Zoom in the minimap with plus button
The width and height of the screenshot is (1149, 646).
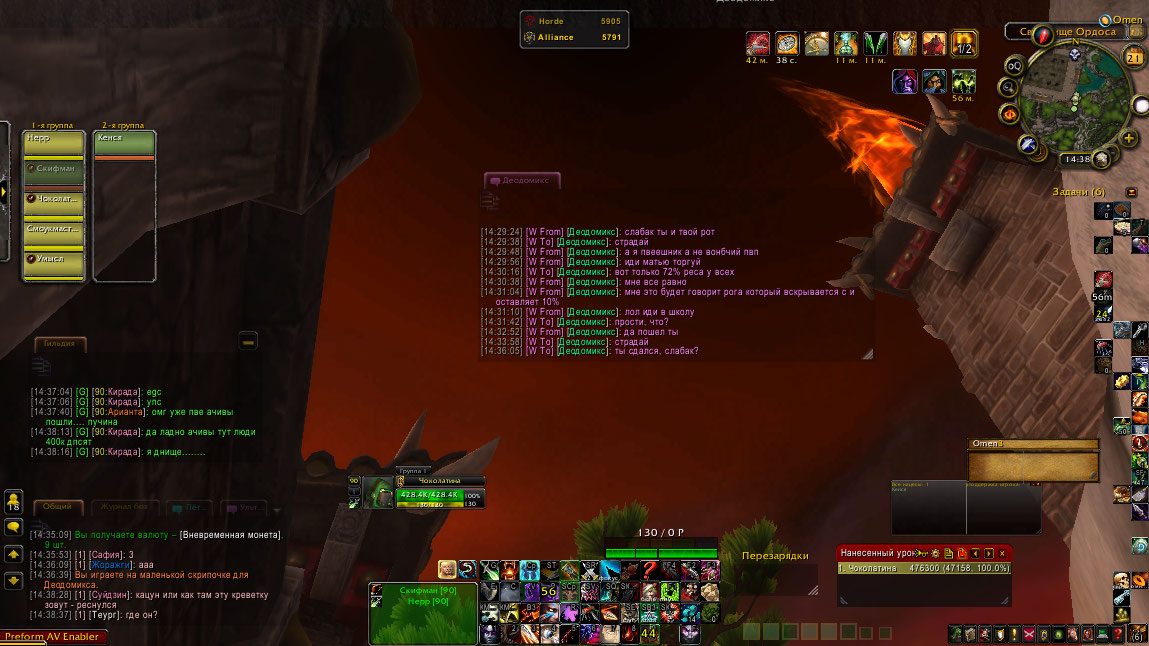point(1129,139)
